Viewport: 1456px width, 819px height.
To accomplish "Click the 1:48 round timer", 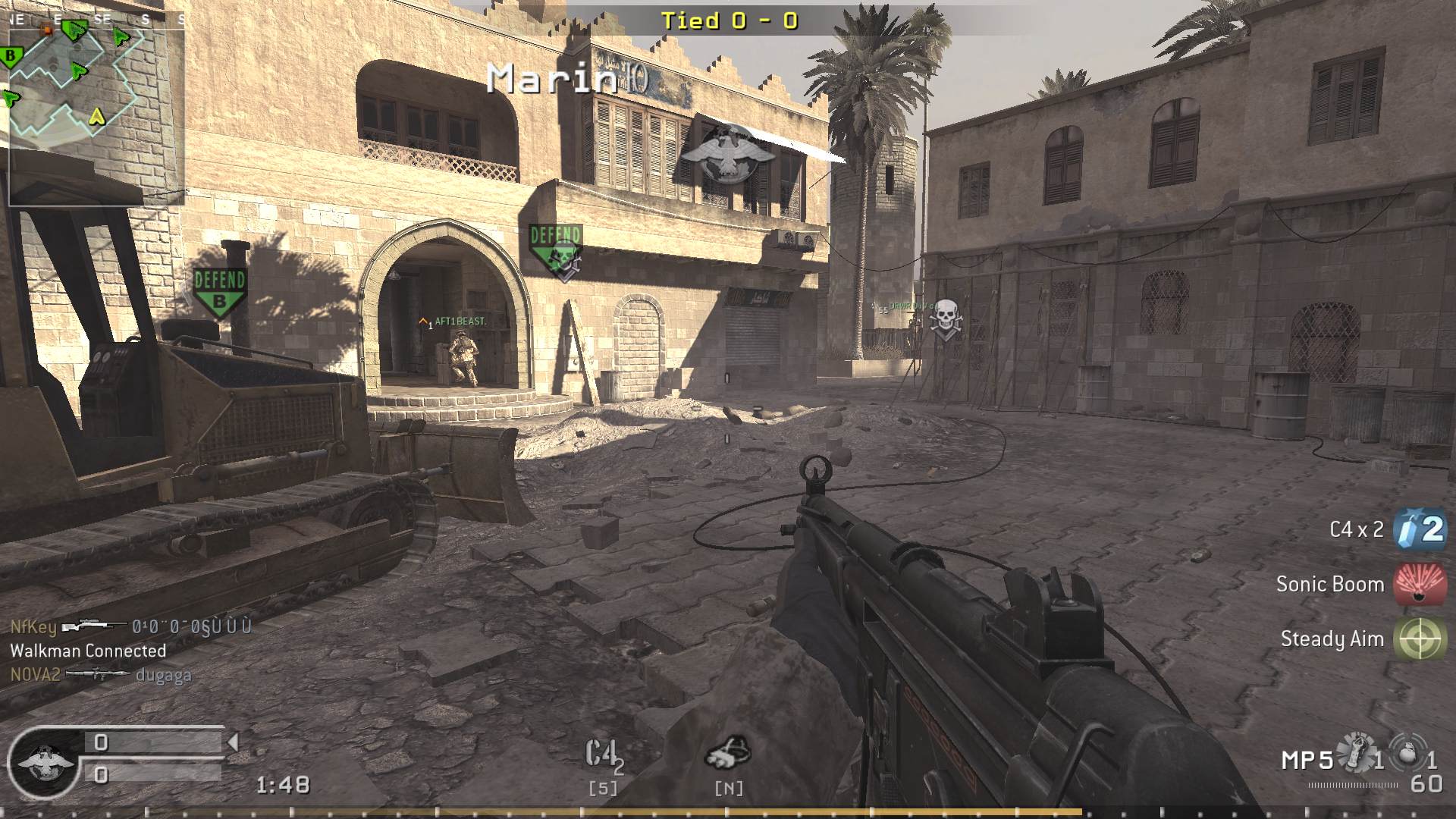I will 284,786.
